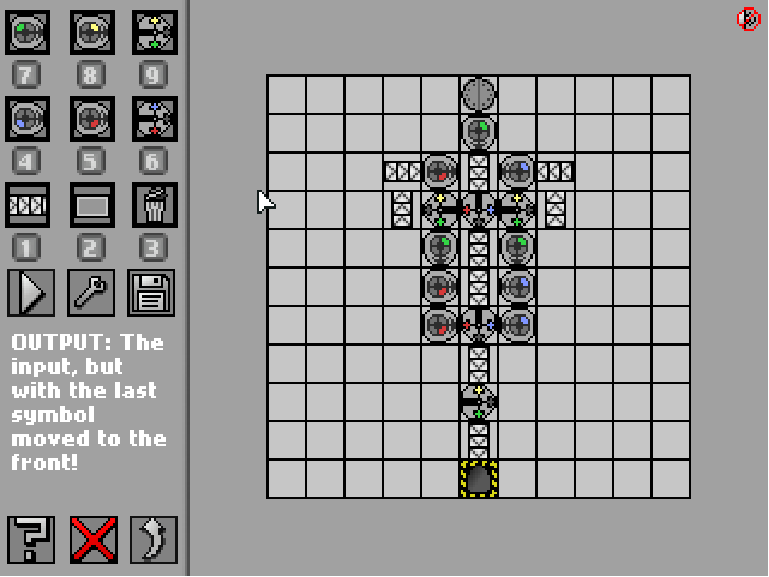Viewport: 769px width, 577px height.
Task: Select the yellow dot writer tool
Action: (x=91, y=33)
